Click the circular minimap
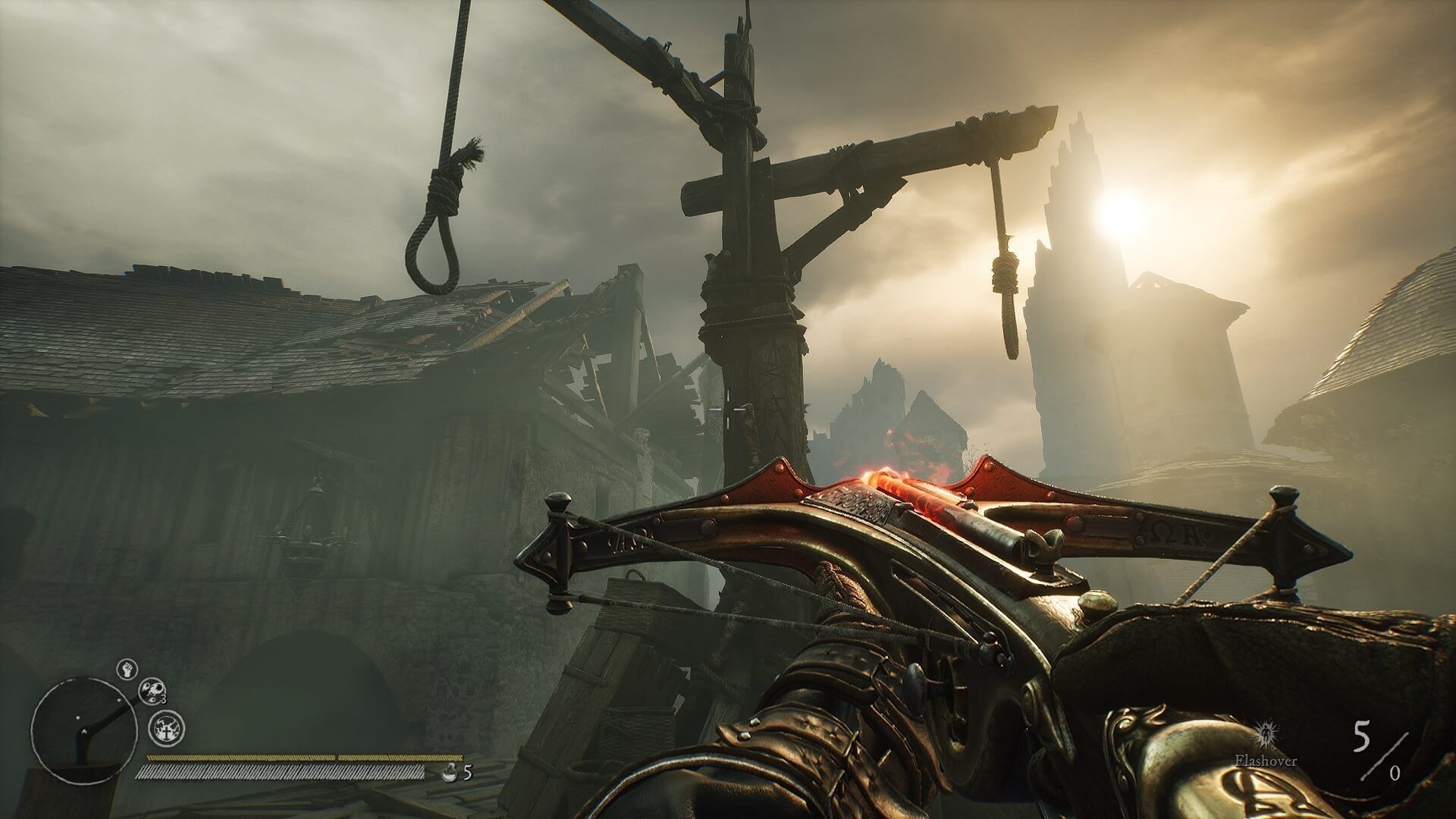 click(78, 720)
